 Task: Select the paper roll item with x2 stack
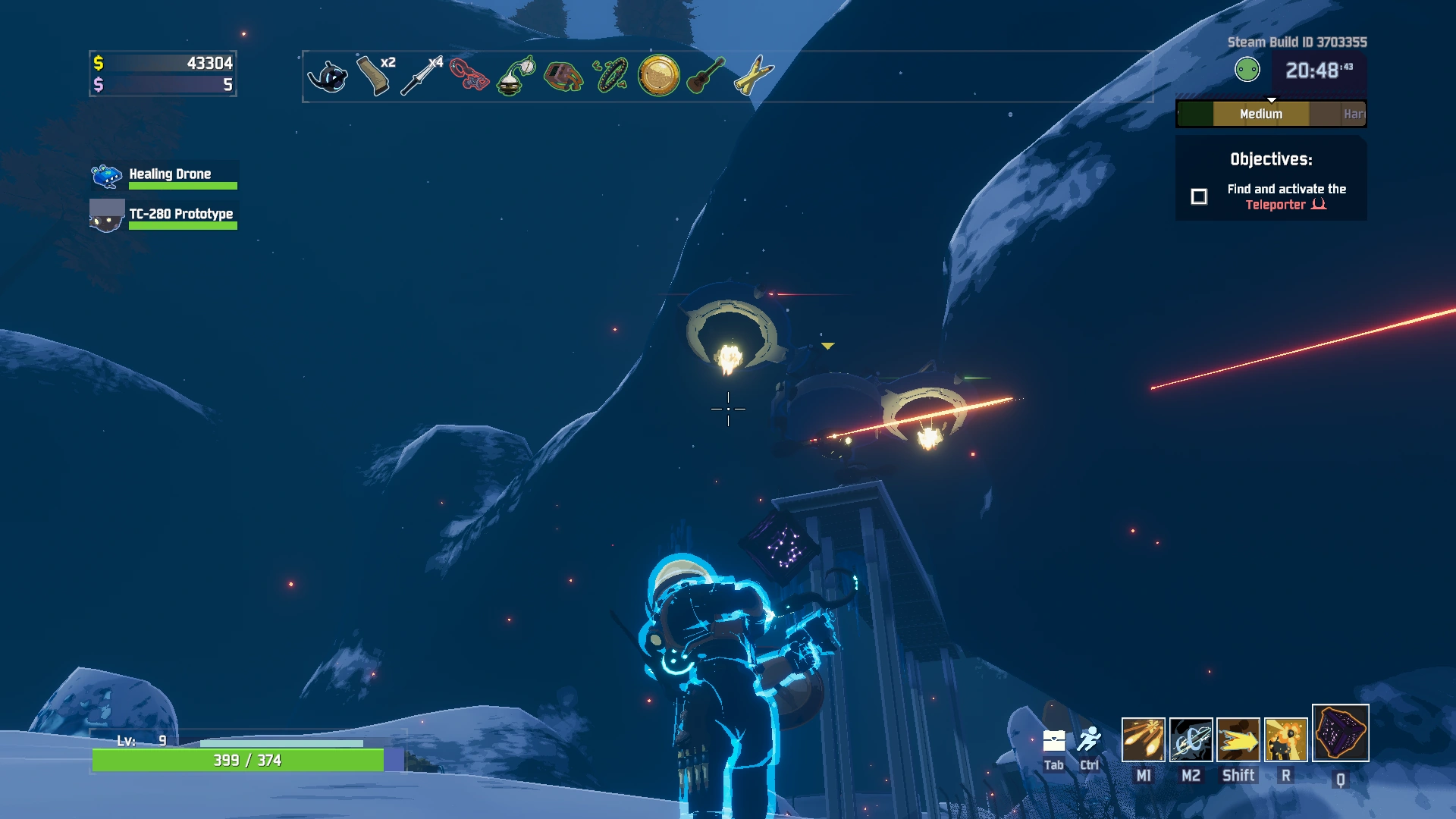pyautogui.click(x=375, y=76)
